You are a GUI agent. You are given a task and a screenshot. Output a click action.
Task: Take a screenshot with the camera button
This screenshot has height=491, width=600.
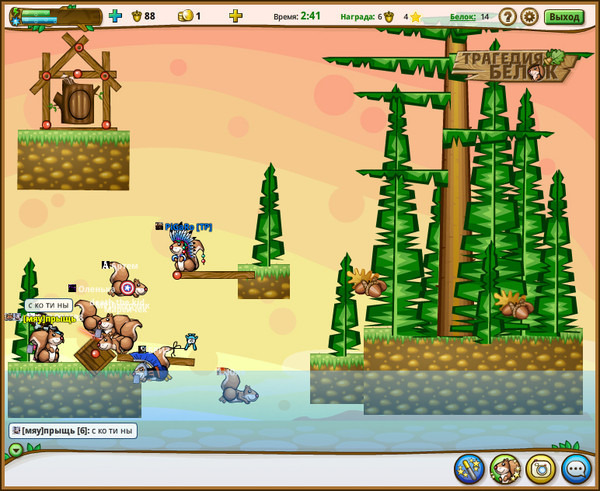click(x=541, y=467)
